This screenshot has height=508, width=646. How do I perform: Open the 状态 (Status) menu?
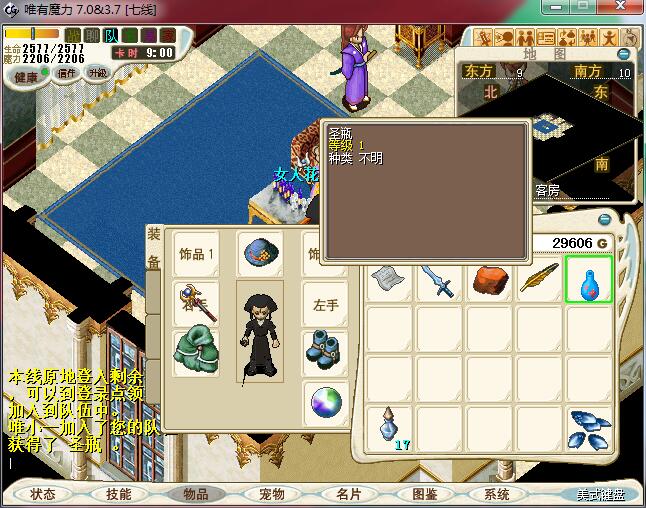click(43, 494)
